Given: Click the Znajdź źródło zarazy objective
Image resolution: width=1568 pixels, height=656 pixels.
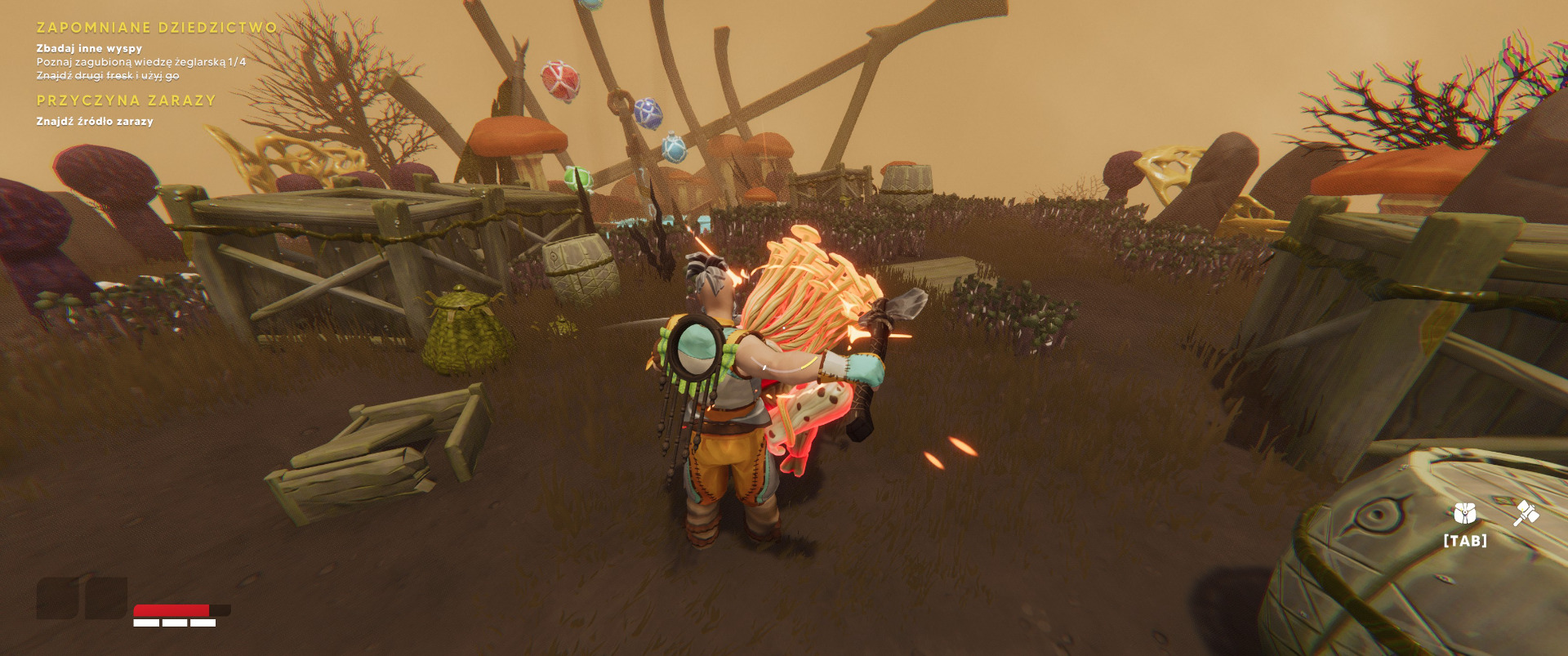Looking at the screenshot, I should 95,121.
